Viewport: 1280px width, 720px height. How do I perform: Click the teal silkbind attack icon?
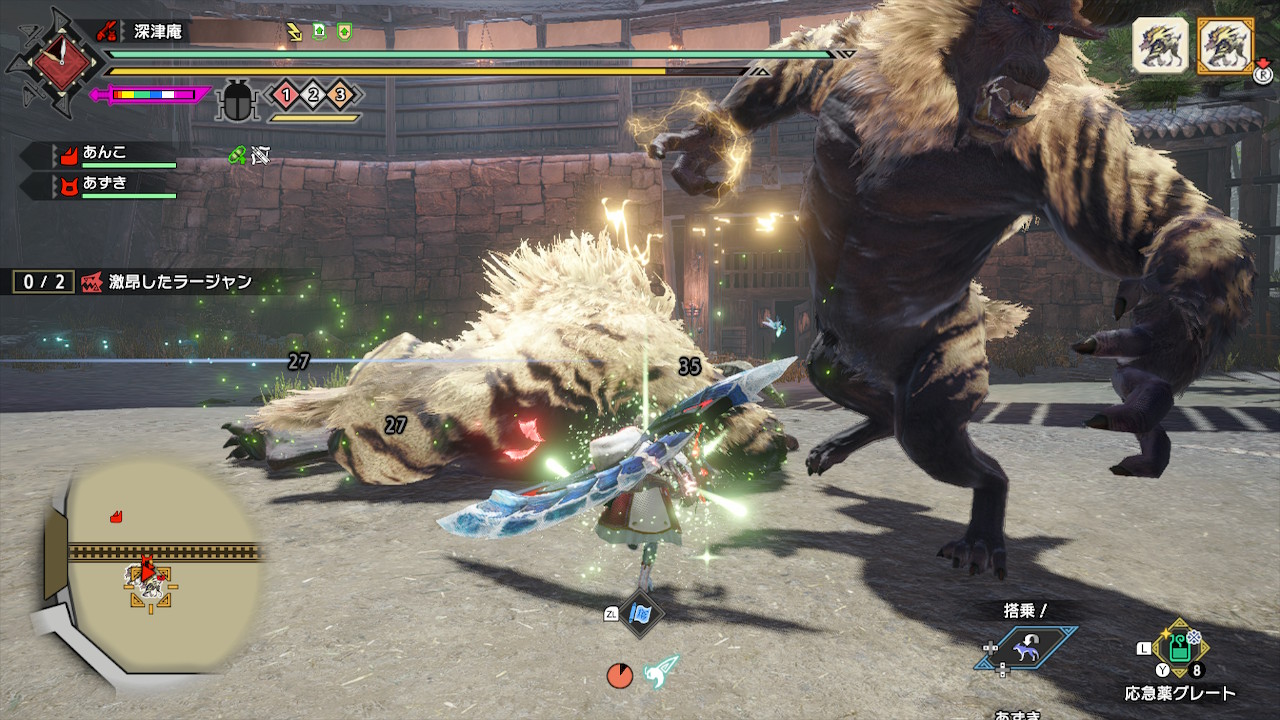662,671
